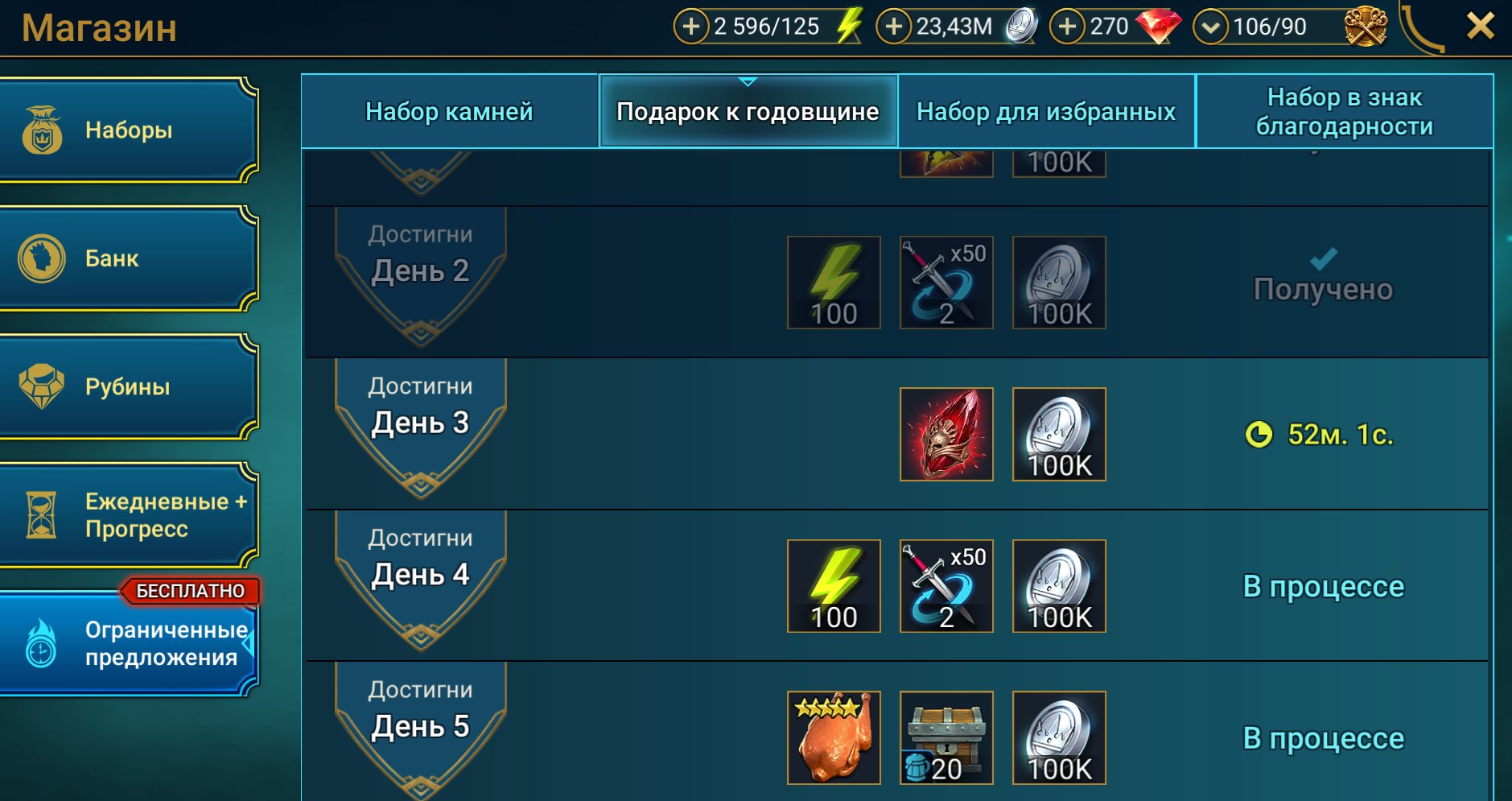This screenshot has width=1512, height=801.
Task: Select the Подарок к годовщине tab
Action: (748, 111)
